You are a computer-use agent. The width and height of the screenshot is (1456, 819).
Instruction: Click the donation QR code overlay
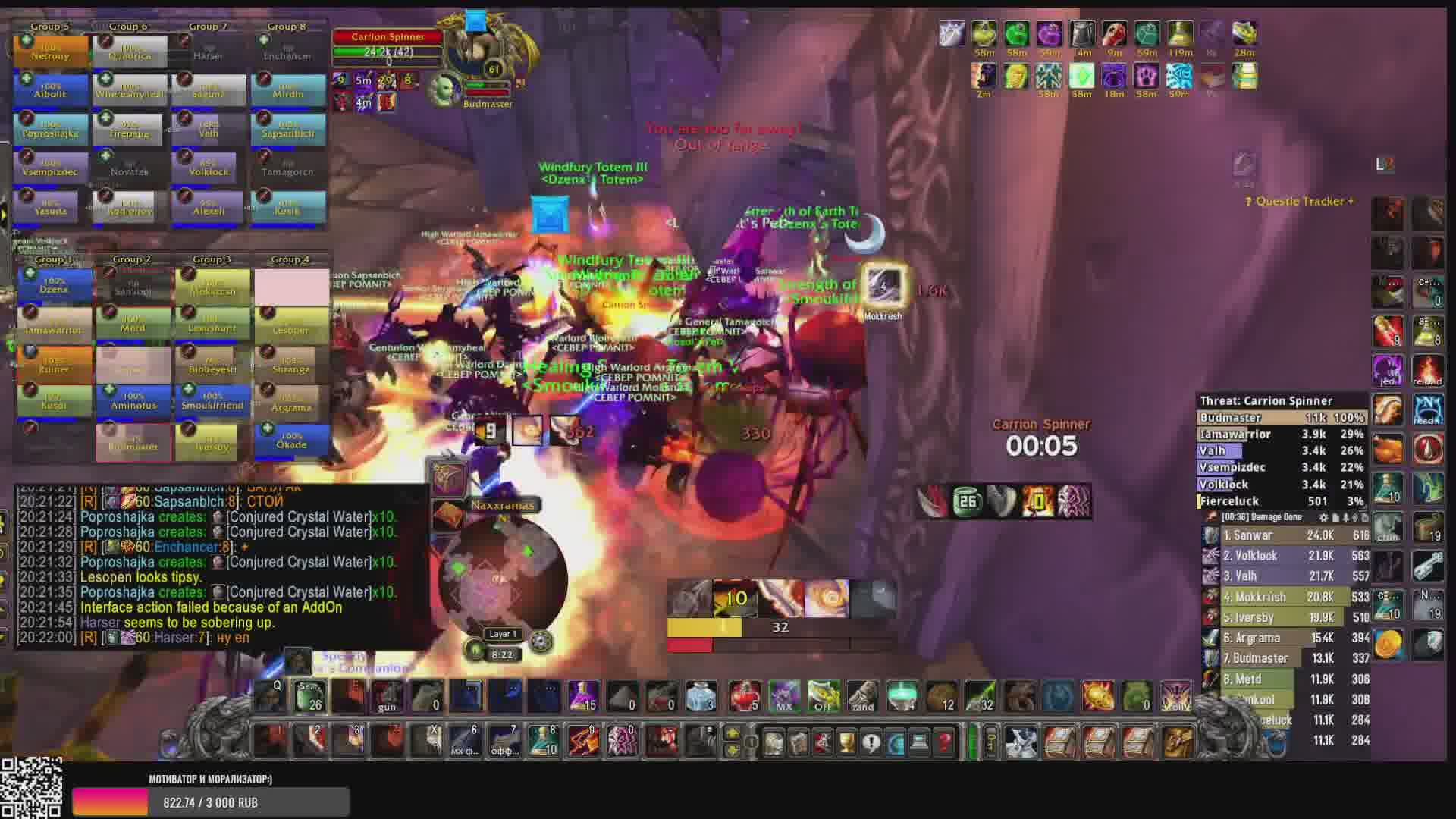point(31,788)
